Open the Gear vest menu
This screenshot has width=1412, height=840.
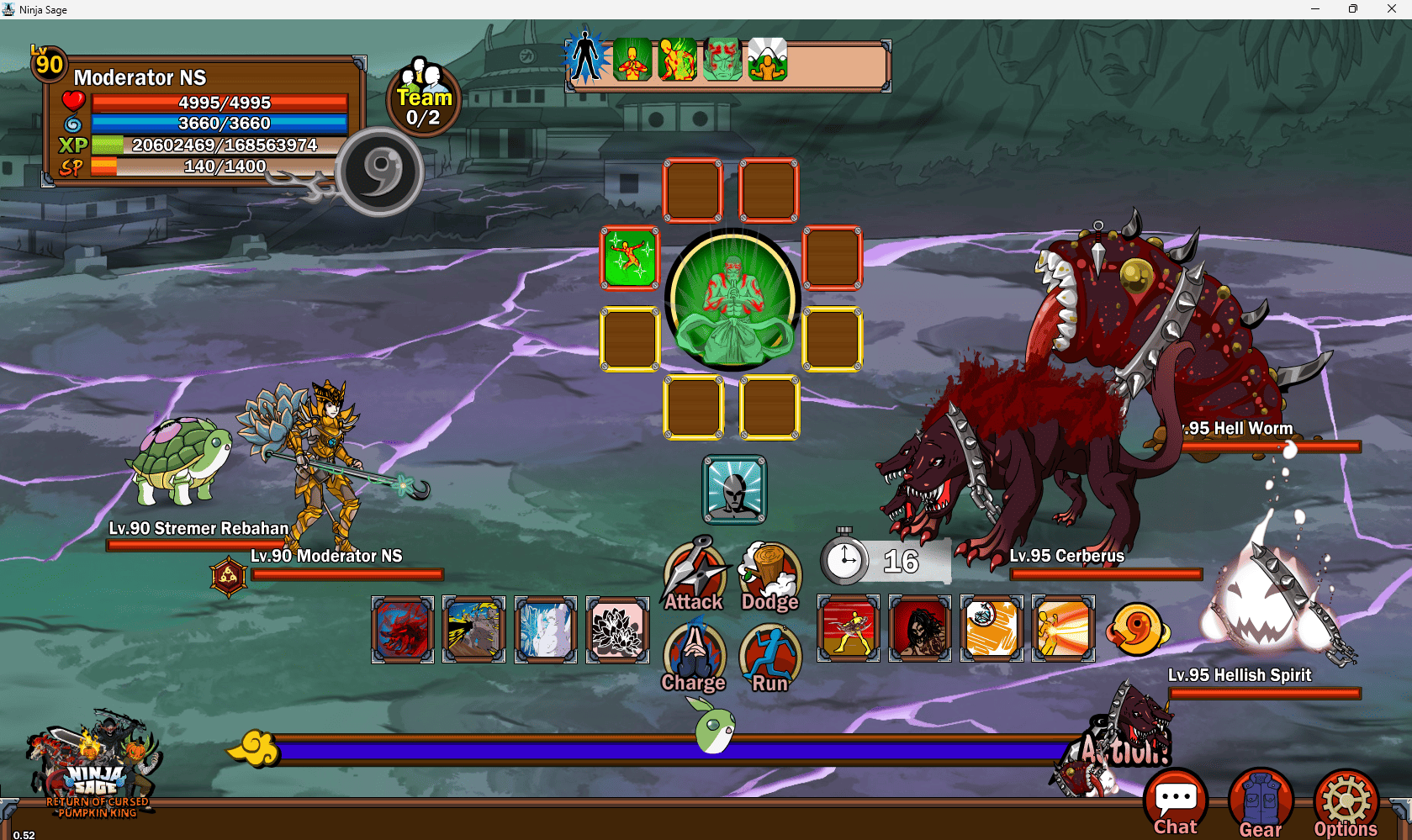pyautogui.click(x=1261, y=803)
